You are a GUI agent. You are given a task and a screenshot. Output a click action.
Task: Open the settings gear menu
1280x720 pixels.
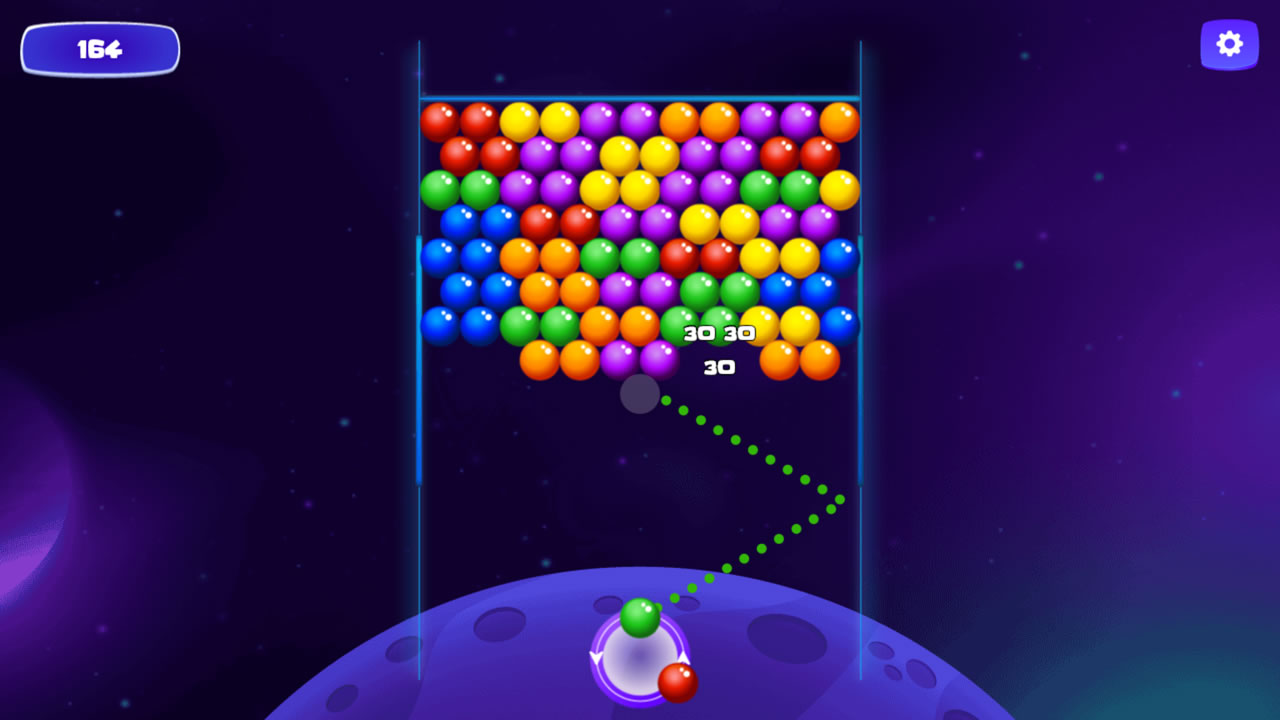point(1229,44)
